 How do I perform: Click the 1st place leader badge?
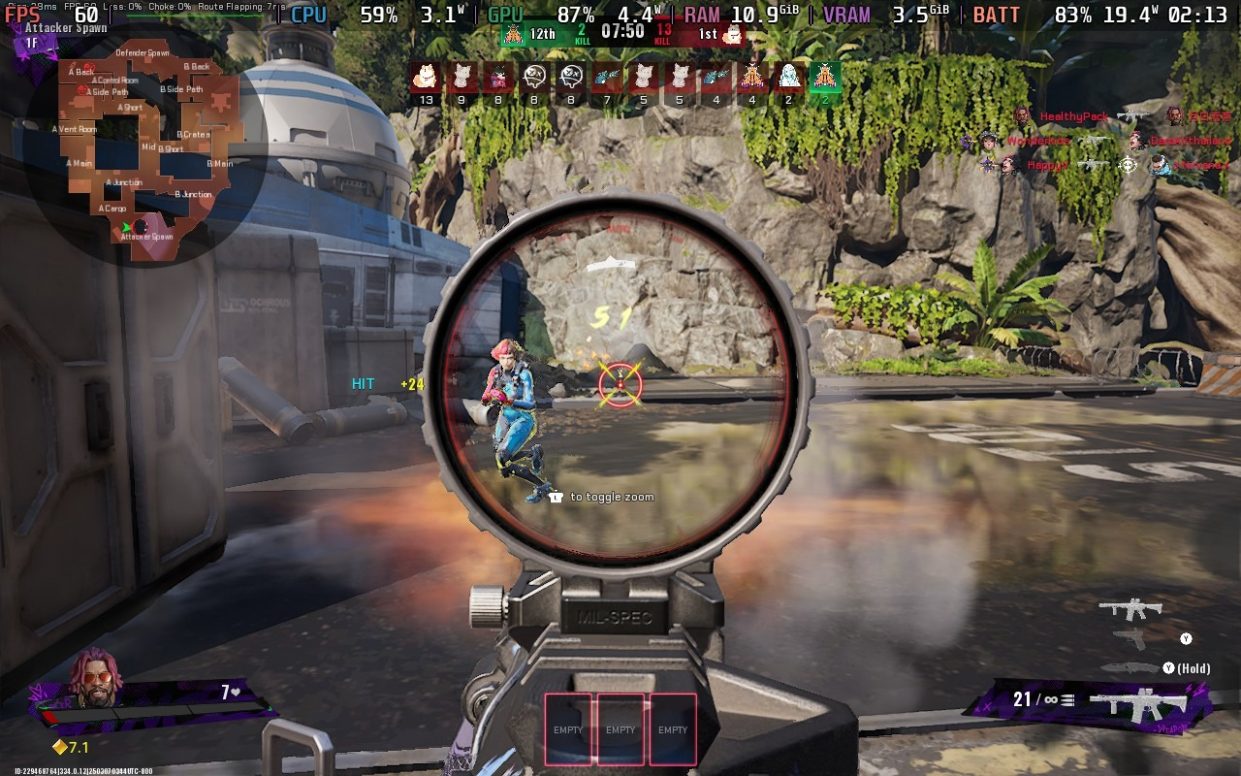(x=732, y=34)
